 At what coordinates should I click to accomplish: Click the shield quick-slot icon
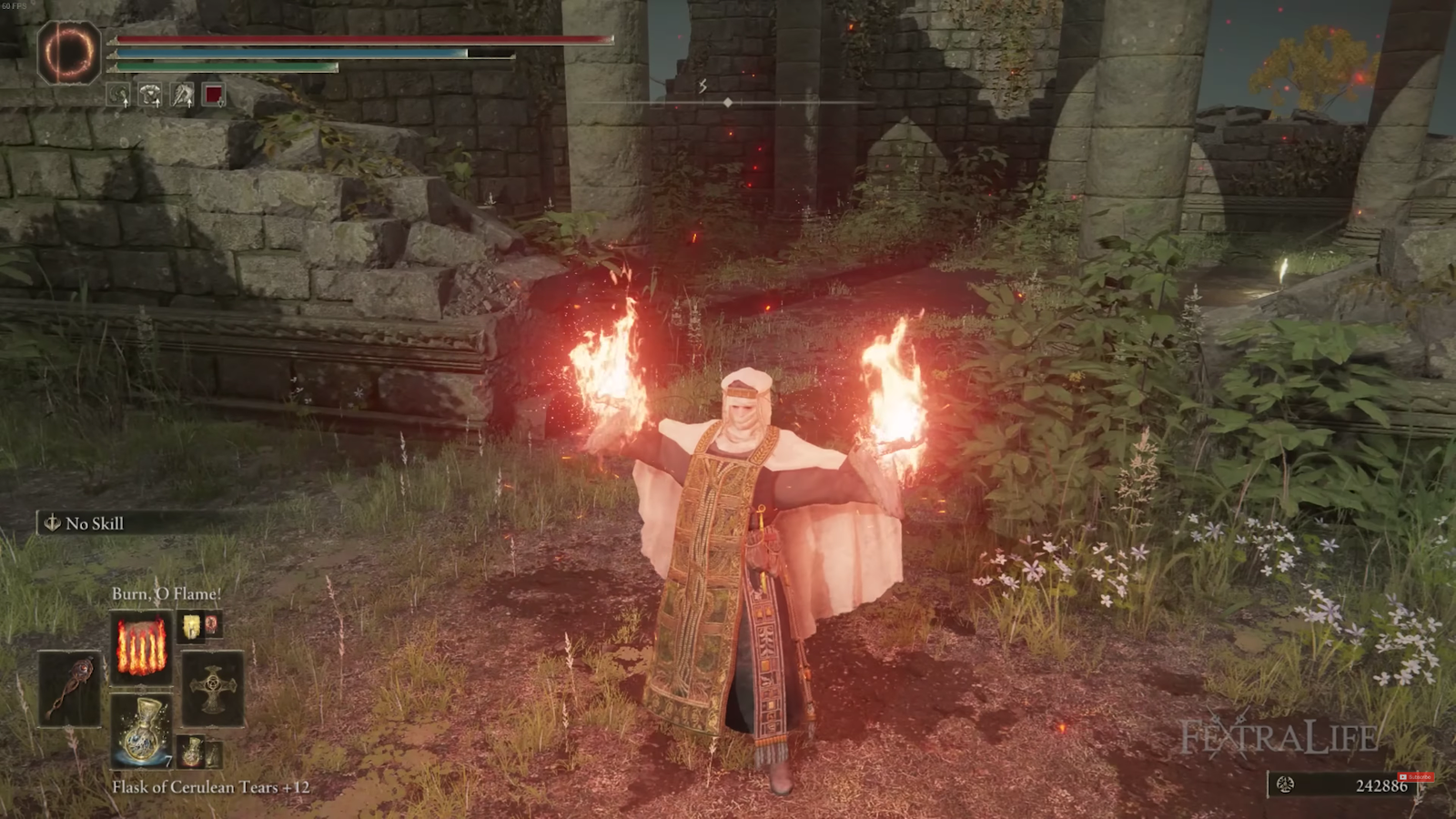coord(118,95)
